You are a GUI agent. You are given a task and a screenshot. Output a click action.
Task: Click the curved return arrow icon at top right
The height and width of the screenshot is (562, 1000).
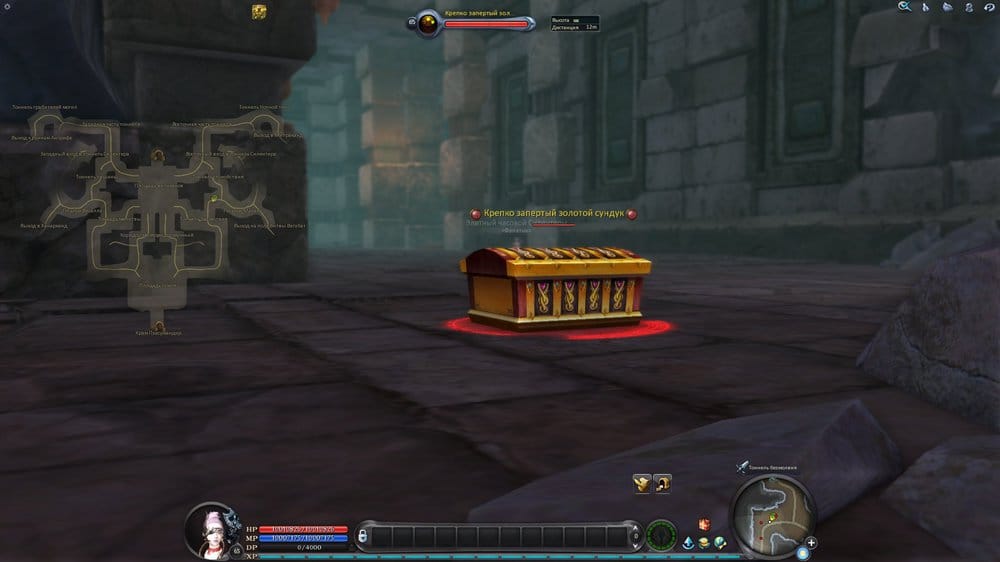click(988, 7)
